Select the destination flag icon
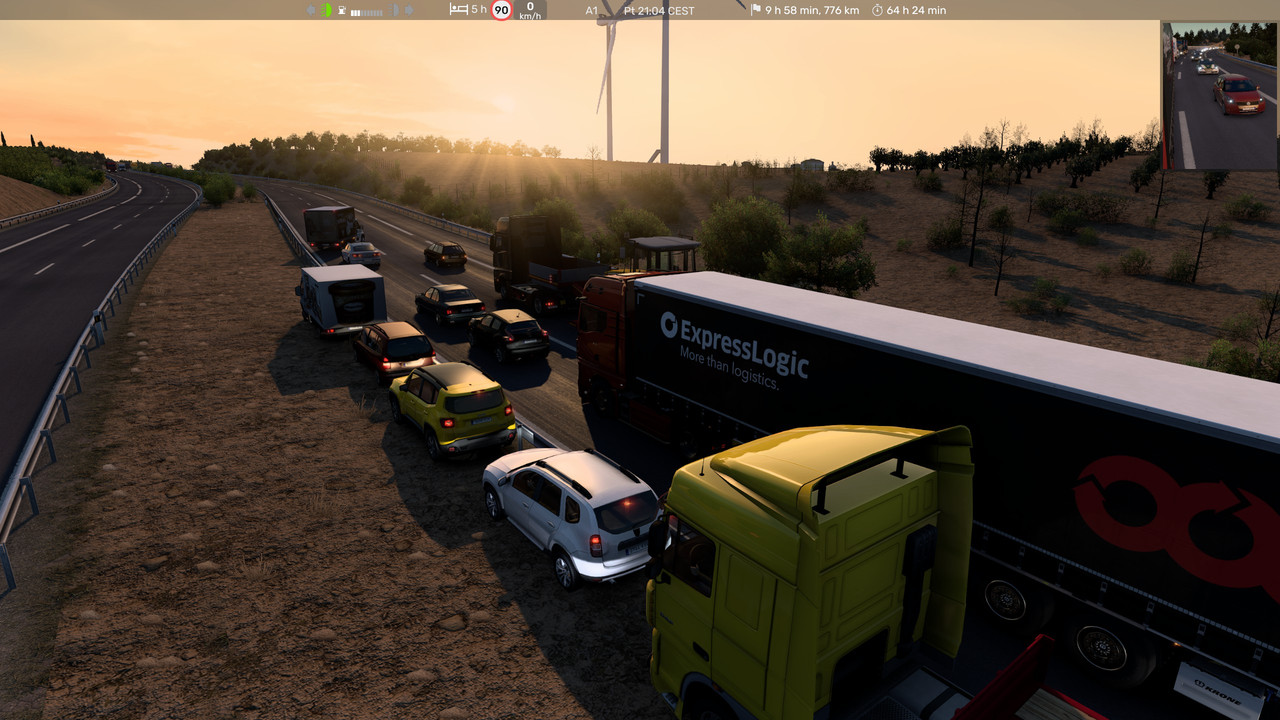This screenshot has width=1280, height=720. tap(756, 10)
